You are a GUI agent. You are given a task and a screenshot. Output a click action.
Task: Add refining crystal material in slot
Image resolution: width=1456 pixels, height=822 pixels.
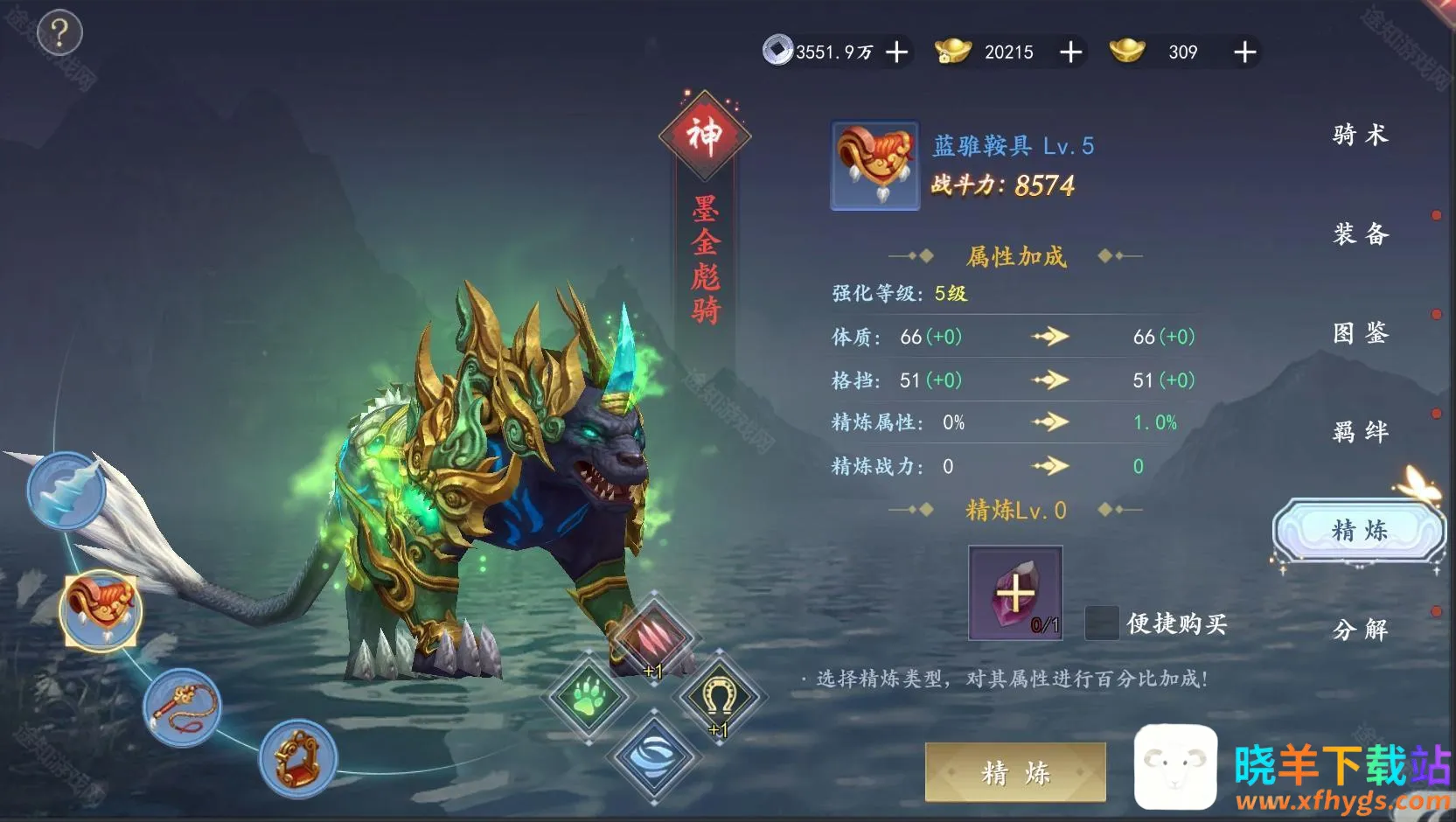point(1015,594)
